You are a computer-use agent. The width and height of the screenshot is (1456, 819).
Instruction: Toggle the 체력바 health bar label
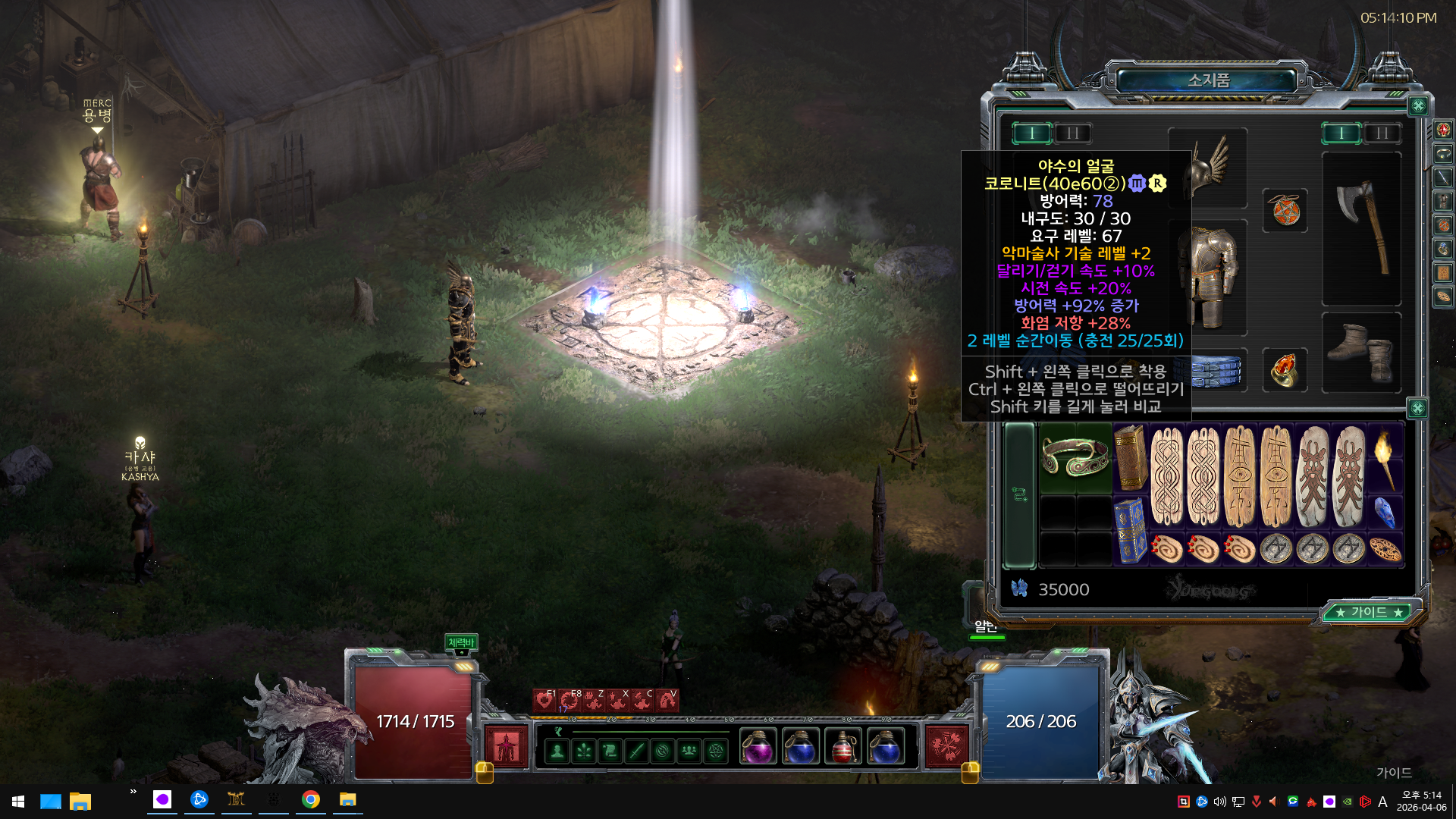[461, 642]
